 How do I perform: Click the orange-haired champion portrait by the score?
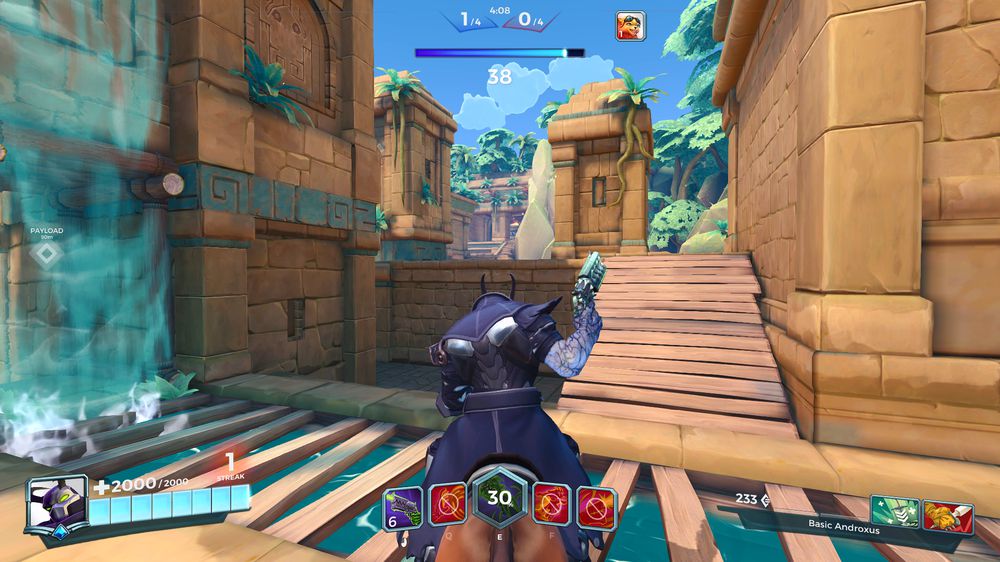click(x=630, y=26)
